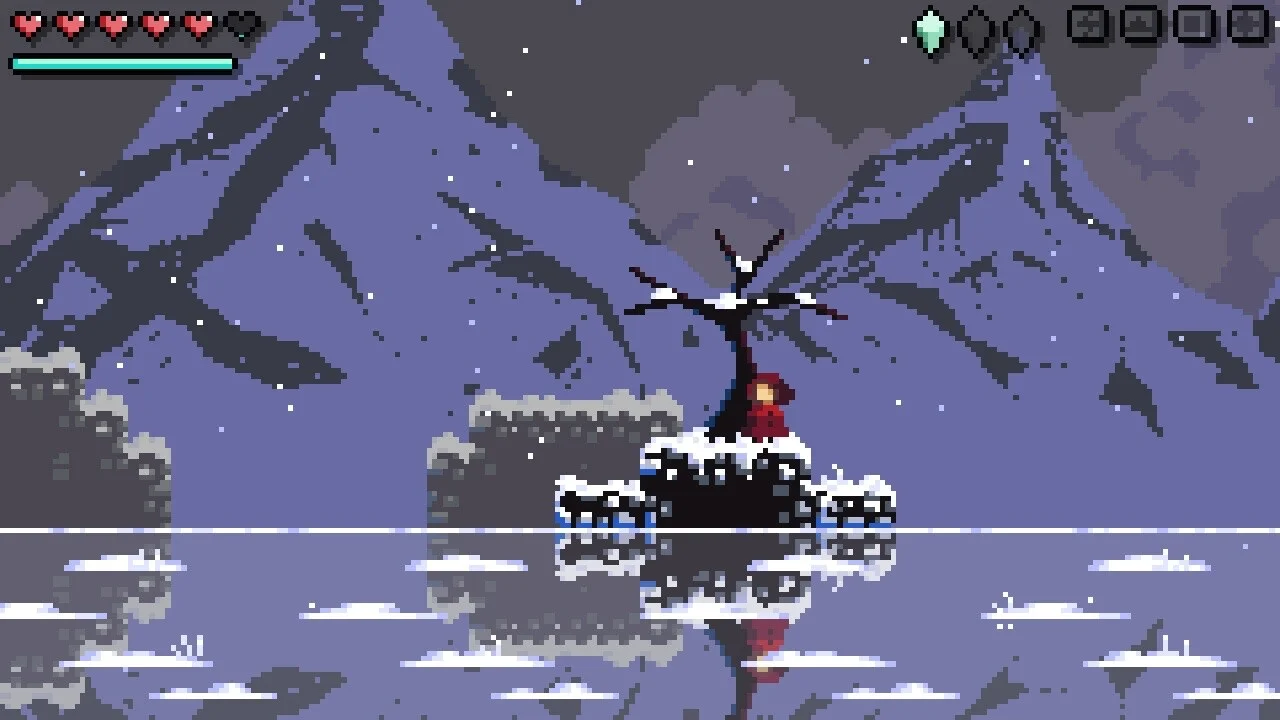Viewport: 1280px width, 720px height.
Task: Select the crown-shaped ability slot
Action: pyautogui.click(x=1141, y=23)
